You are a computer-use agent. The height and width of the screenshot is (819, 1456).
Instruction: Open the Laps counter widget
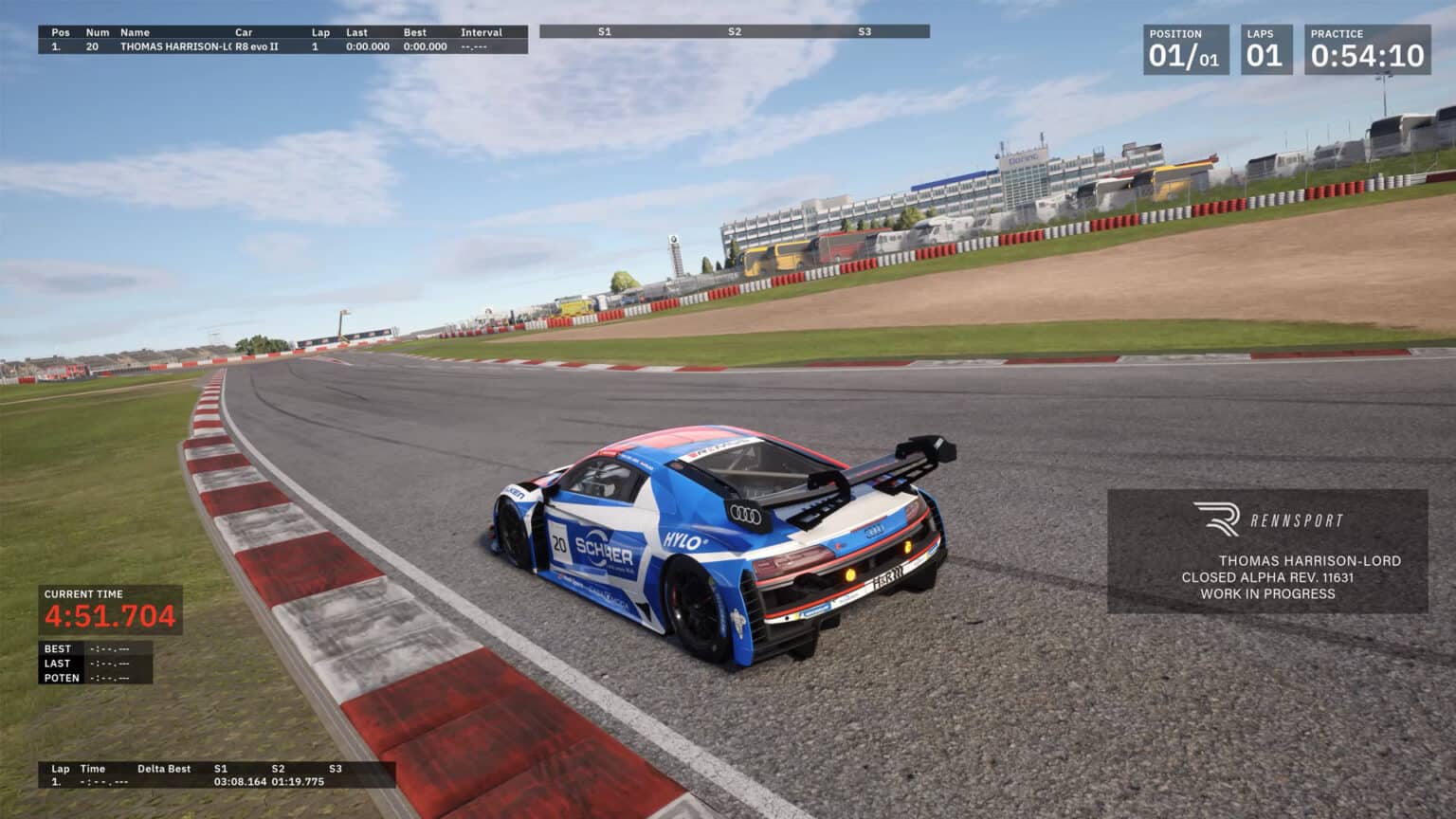1267,49
